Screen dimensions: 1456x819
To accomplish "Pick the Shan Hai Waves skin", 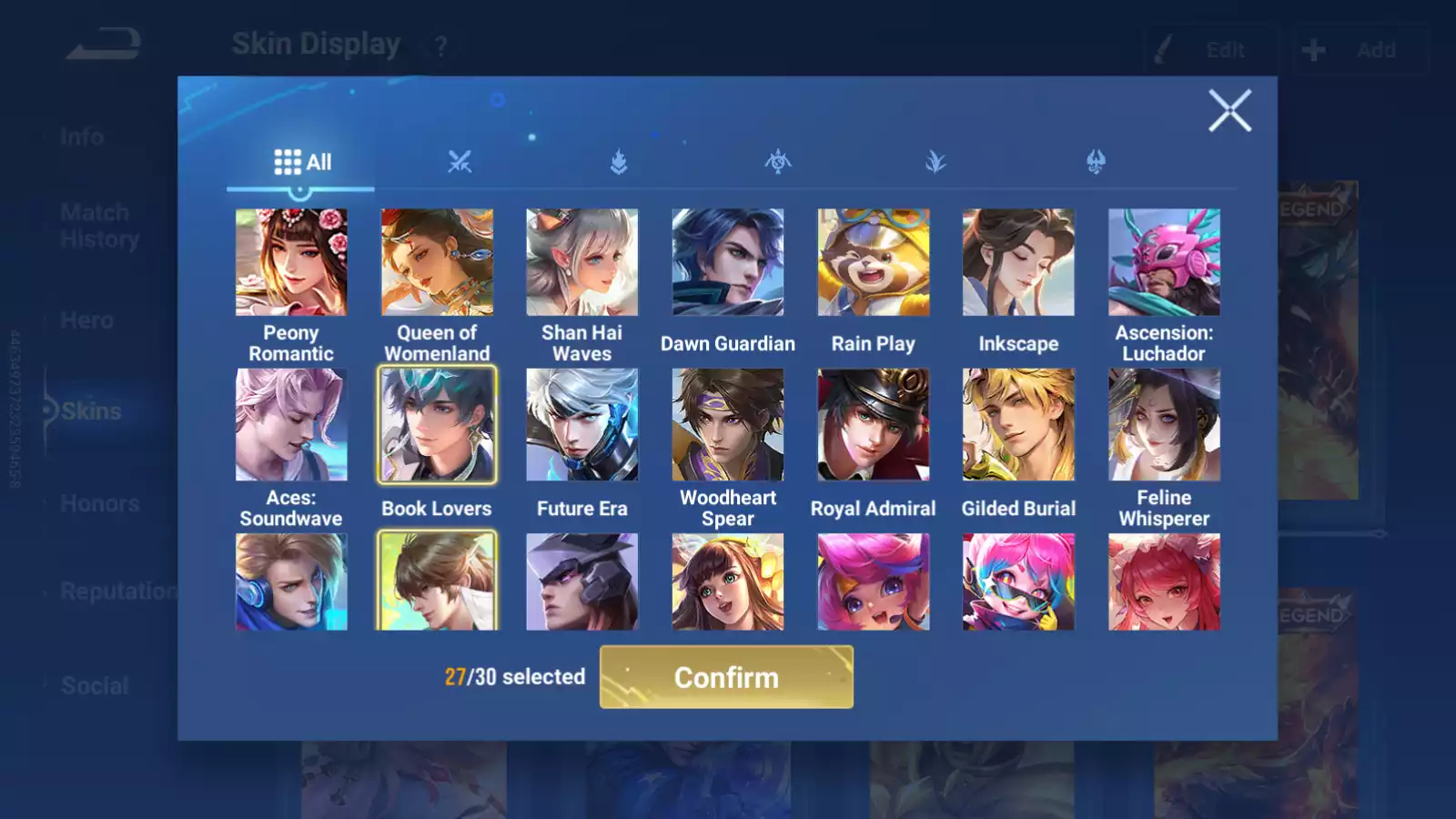I will (582, 262).
